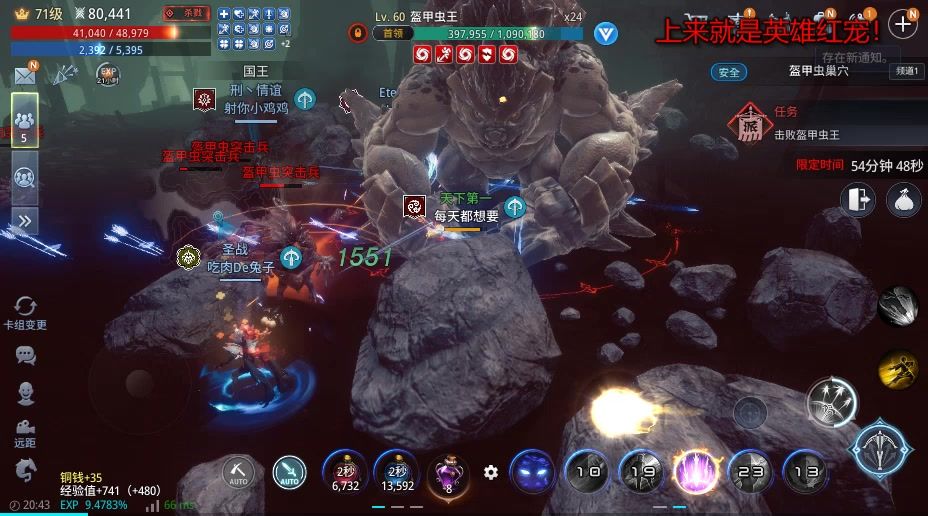Open the mail envelope icon
The image size is (928, 516).
(x=24, y=76)
